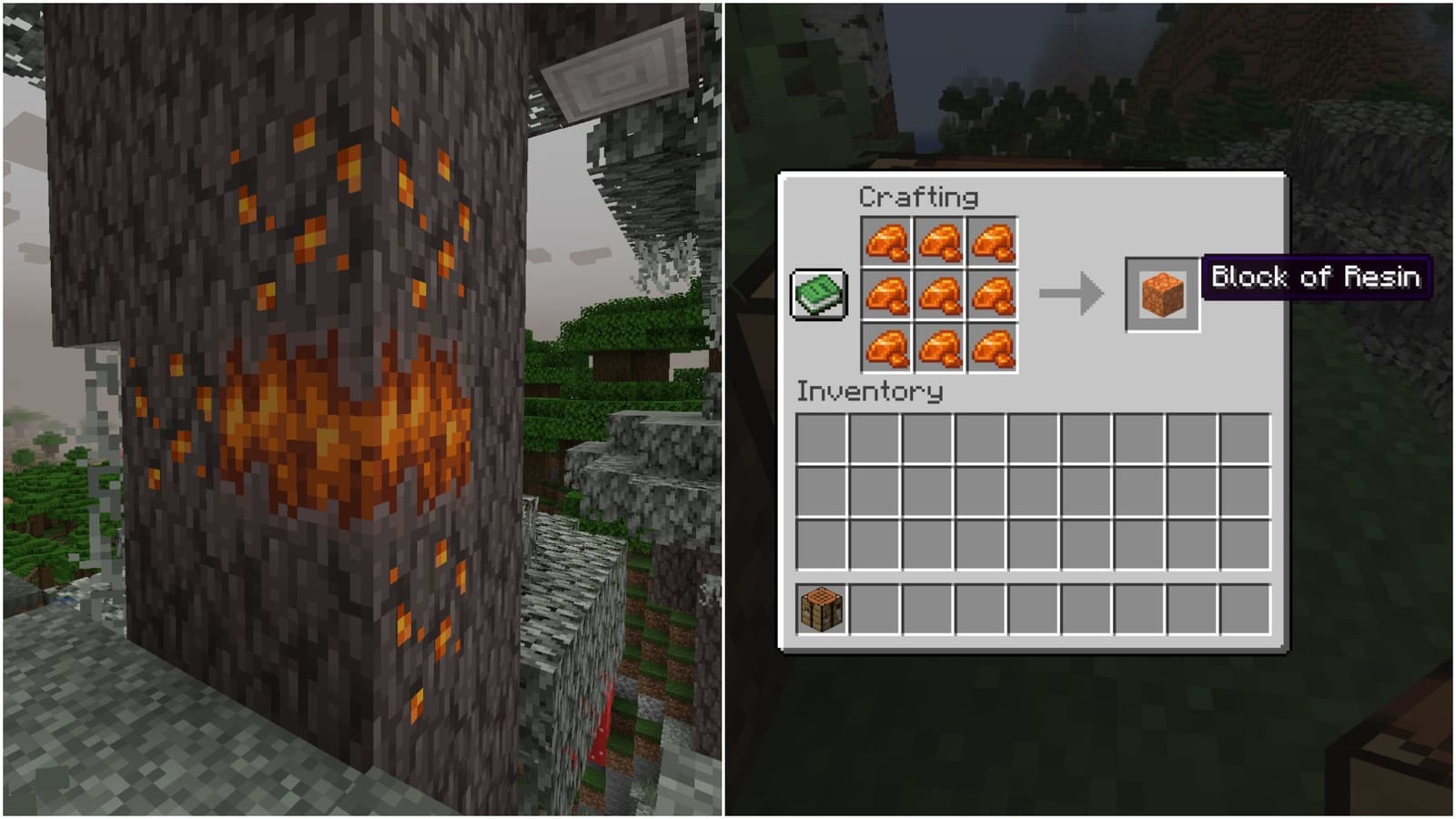
Task: Click the resin clump in top-right slot
Action: click(x=994, y=240)
